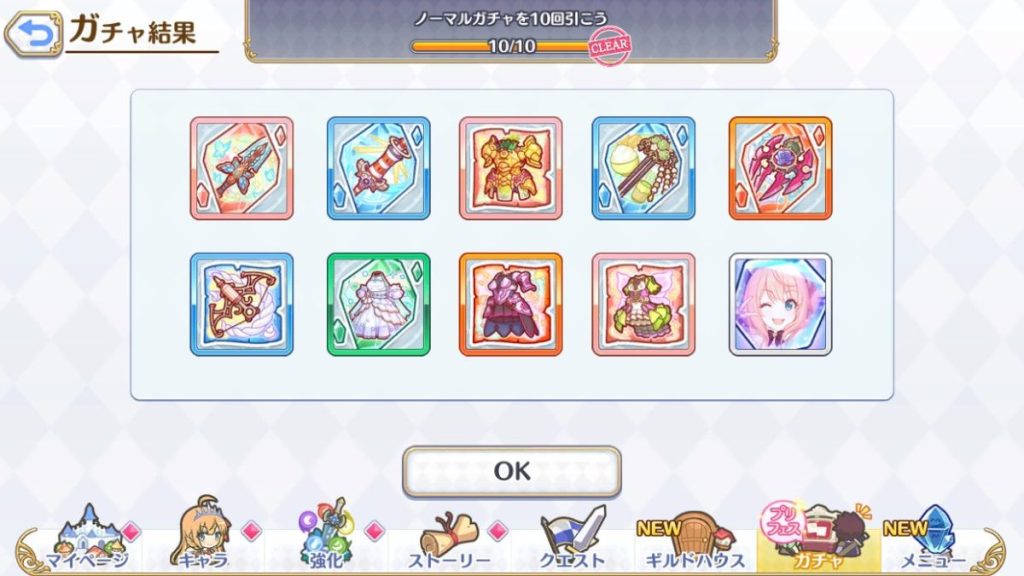Inspect the golden armor blueprint item
Screen dimensions: 1024x576
(x=511, y=168)
